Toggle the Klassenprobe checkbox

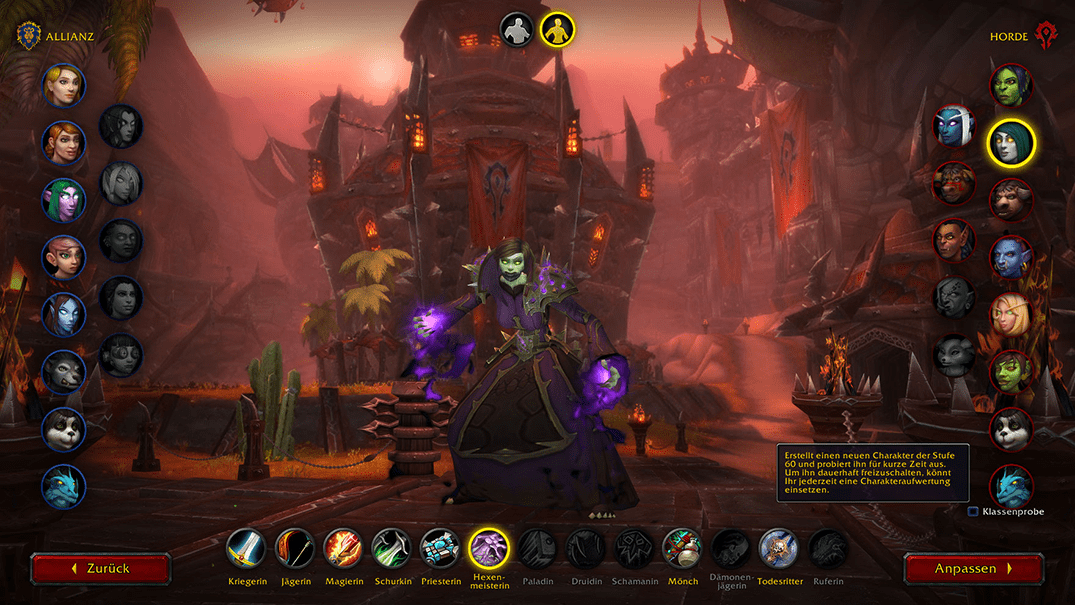pos(973,512)
